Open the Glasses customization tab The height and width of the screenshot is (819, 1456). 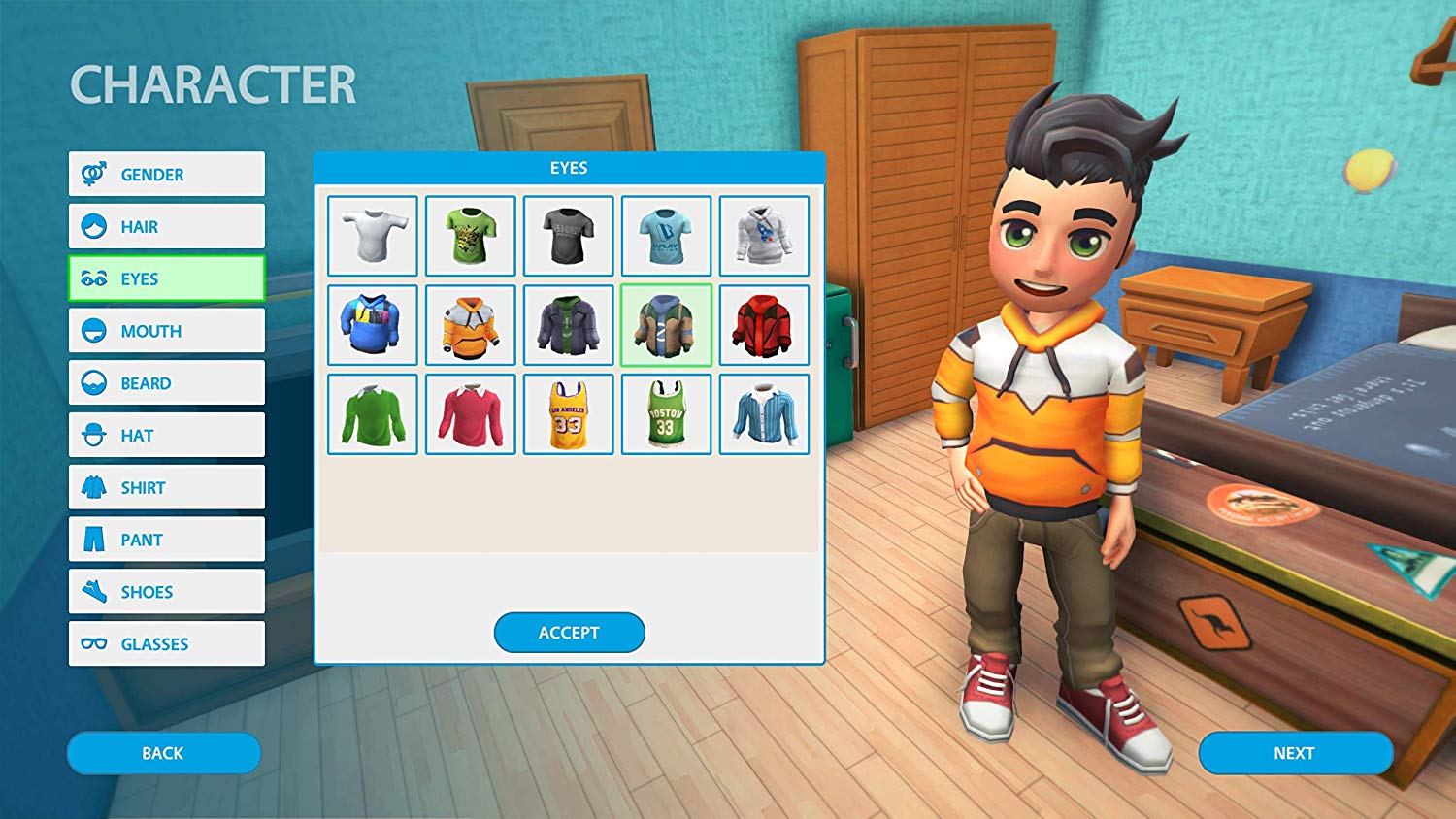165,643
